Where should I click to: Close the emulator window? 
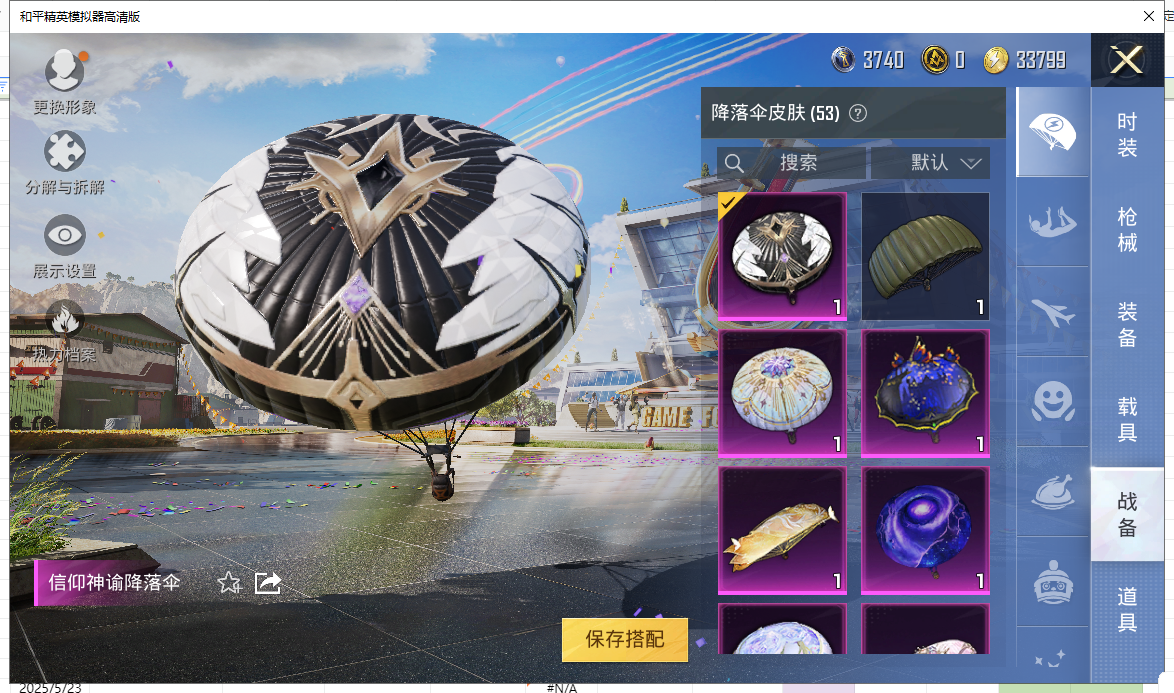coord(1149,16)
